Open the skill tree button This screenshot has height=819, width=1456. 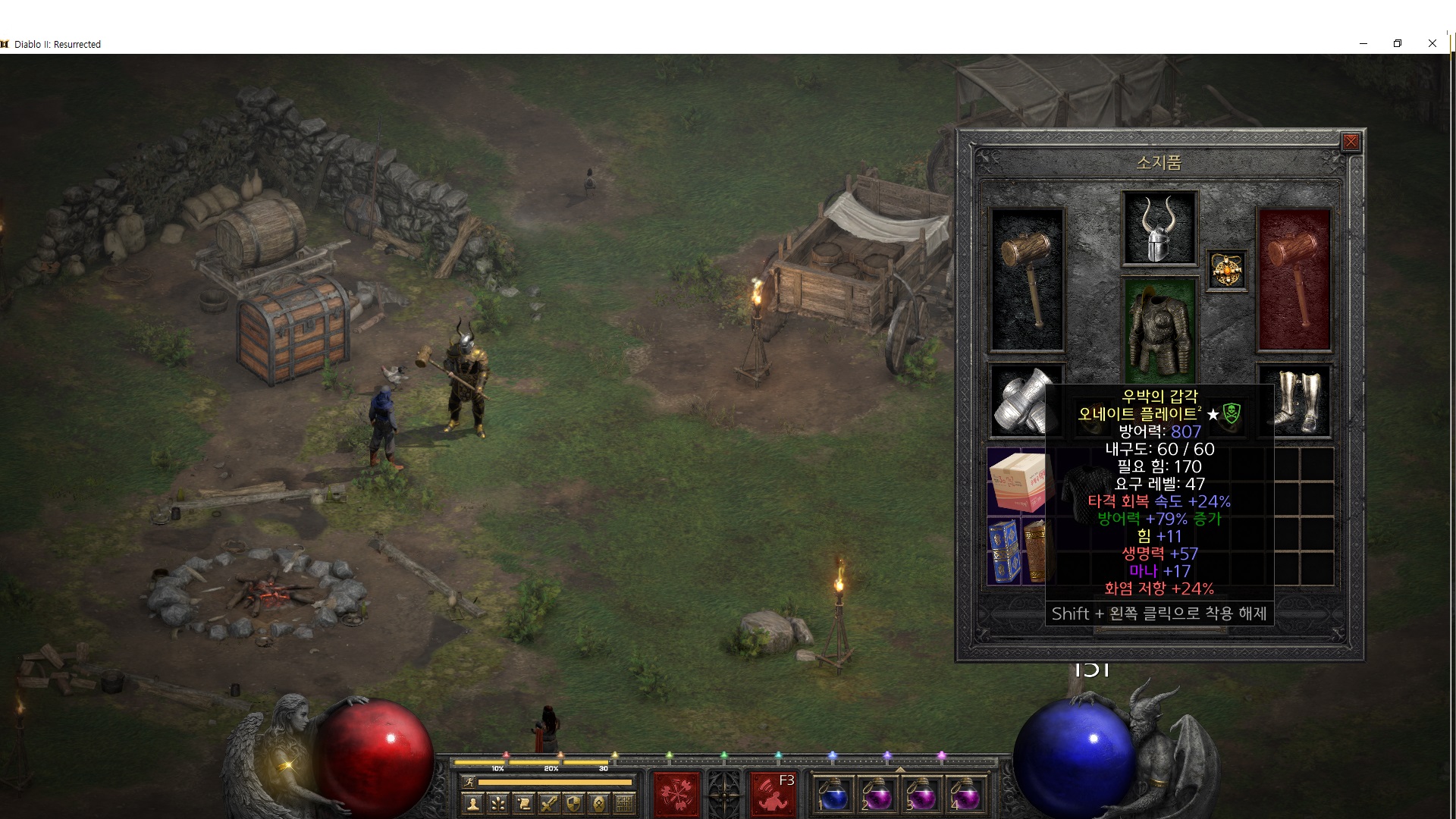point(498,803)
